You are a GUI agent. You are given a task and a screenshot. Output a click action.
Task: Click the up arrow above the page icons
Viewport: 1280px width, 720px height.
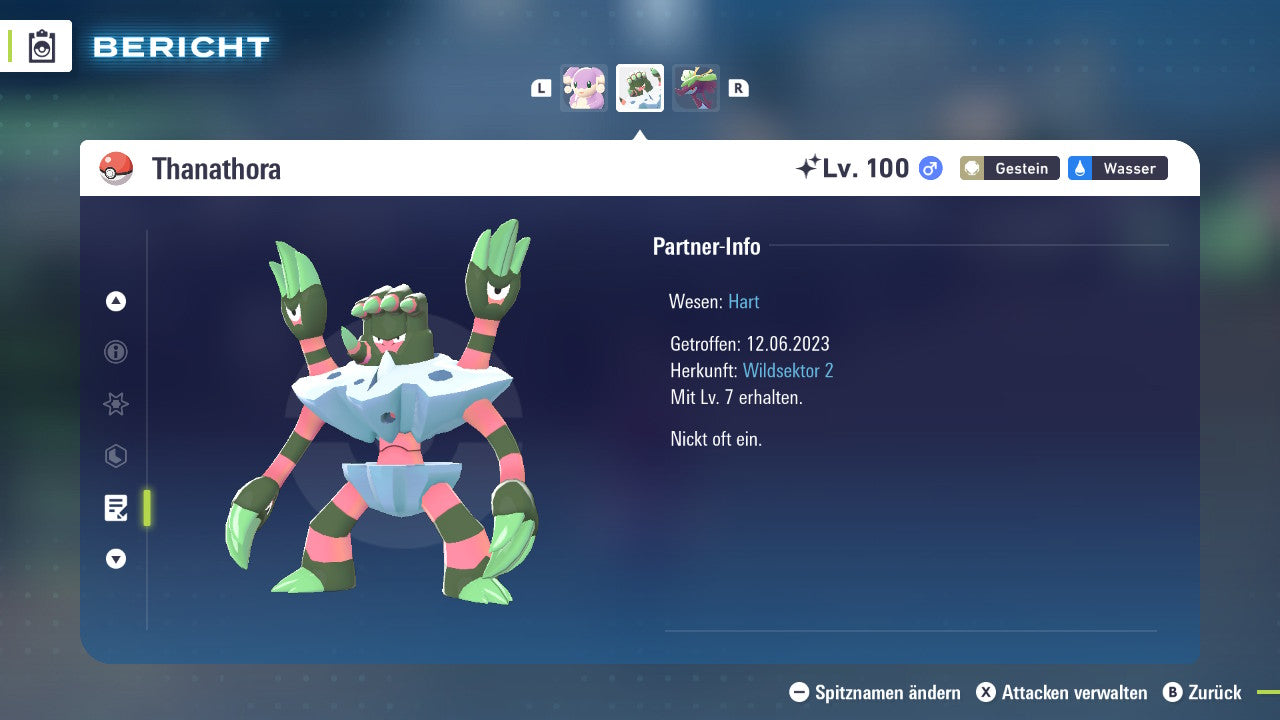(x=116, y=301)
